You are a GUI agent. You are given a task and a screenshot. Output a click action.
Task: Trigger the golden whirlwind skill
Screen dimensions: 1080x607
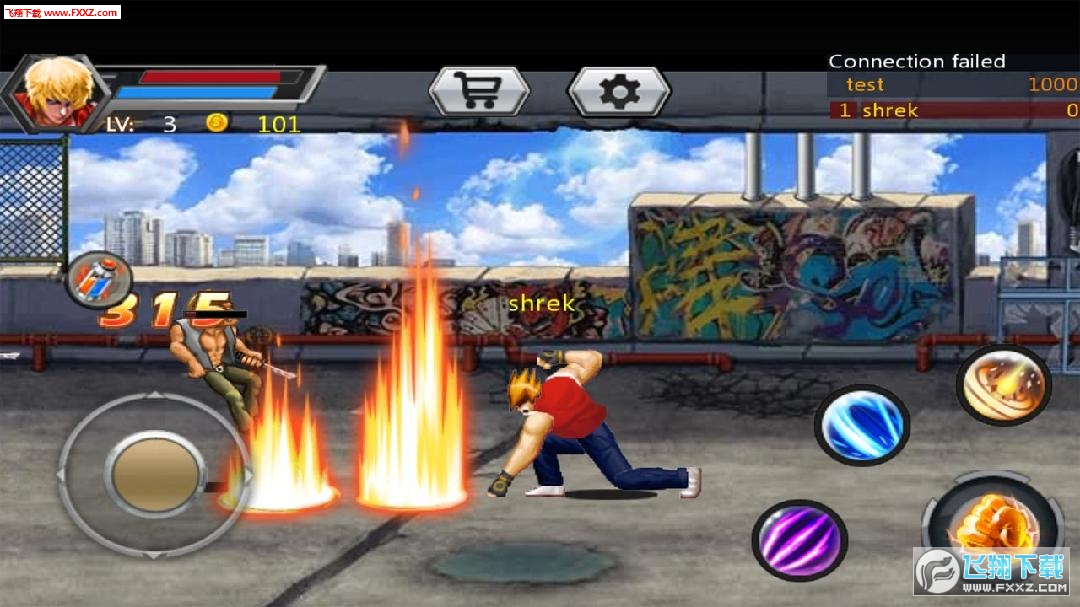click(x=1003, y=385)
